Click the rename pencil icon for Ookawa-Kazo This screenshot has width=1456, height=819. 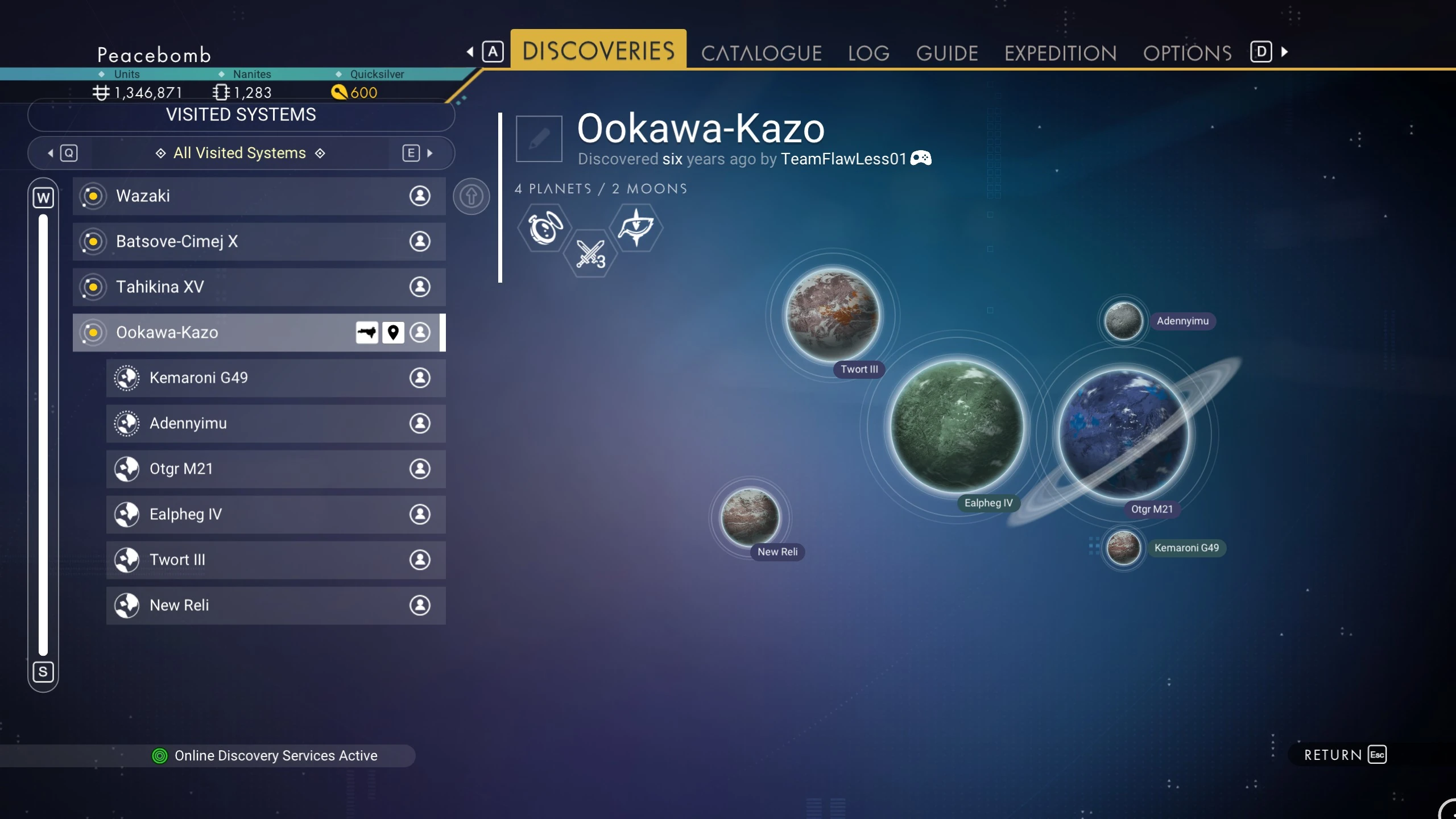point(539,138)
